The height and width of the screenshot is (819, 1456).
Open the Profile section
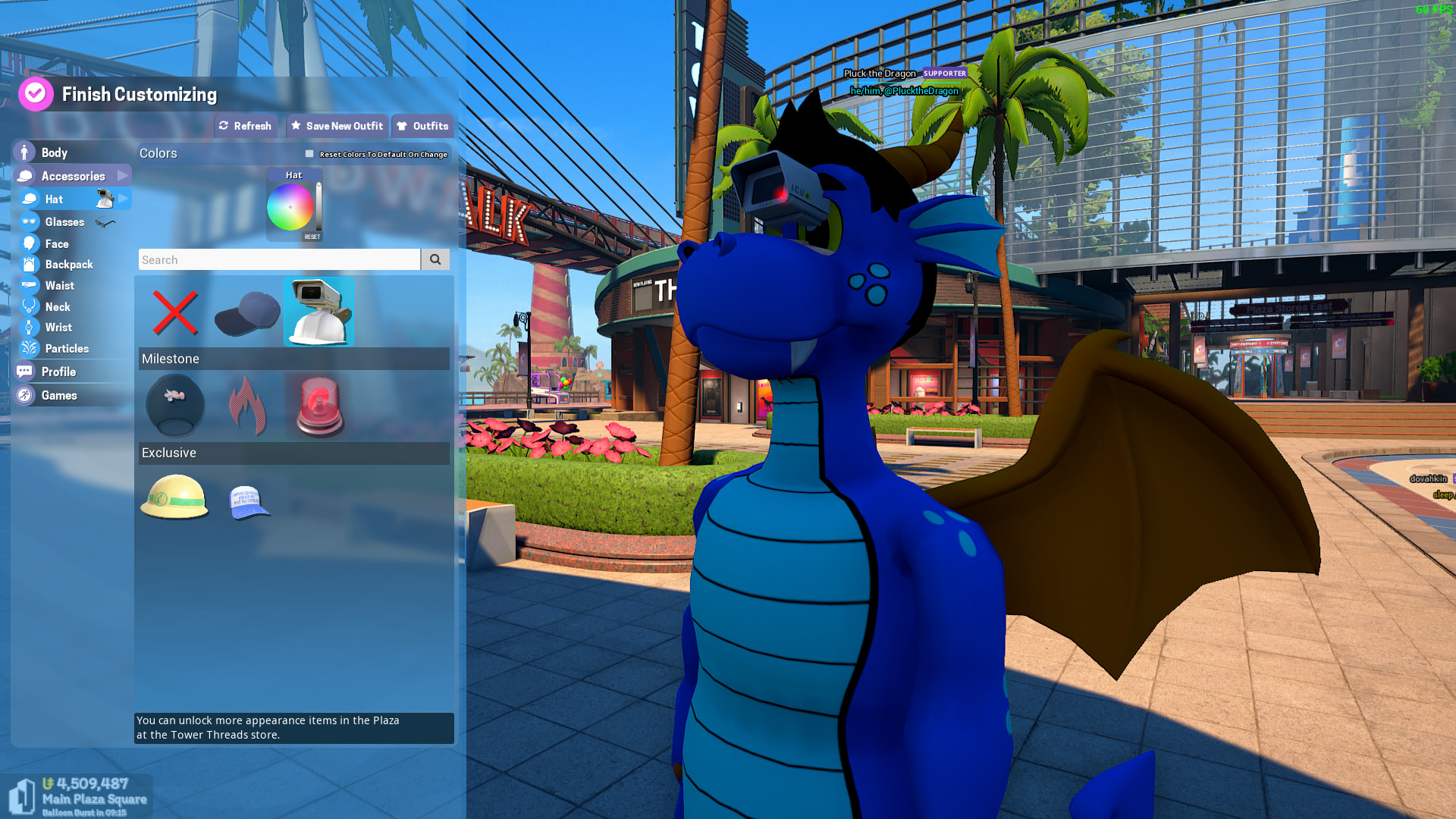click(58, 372)
